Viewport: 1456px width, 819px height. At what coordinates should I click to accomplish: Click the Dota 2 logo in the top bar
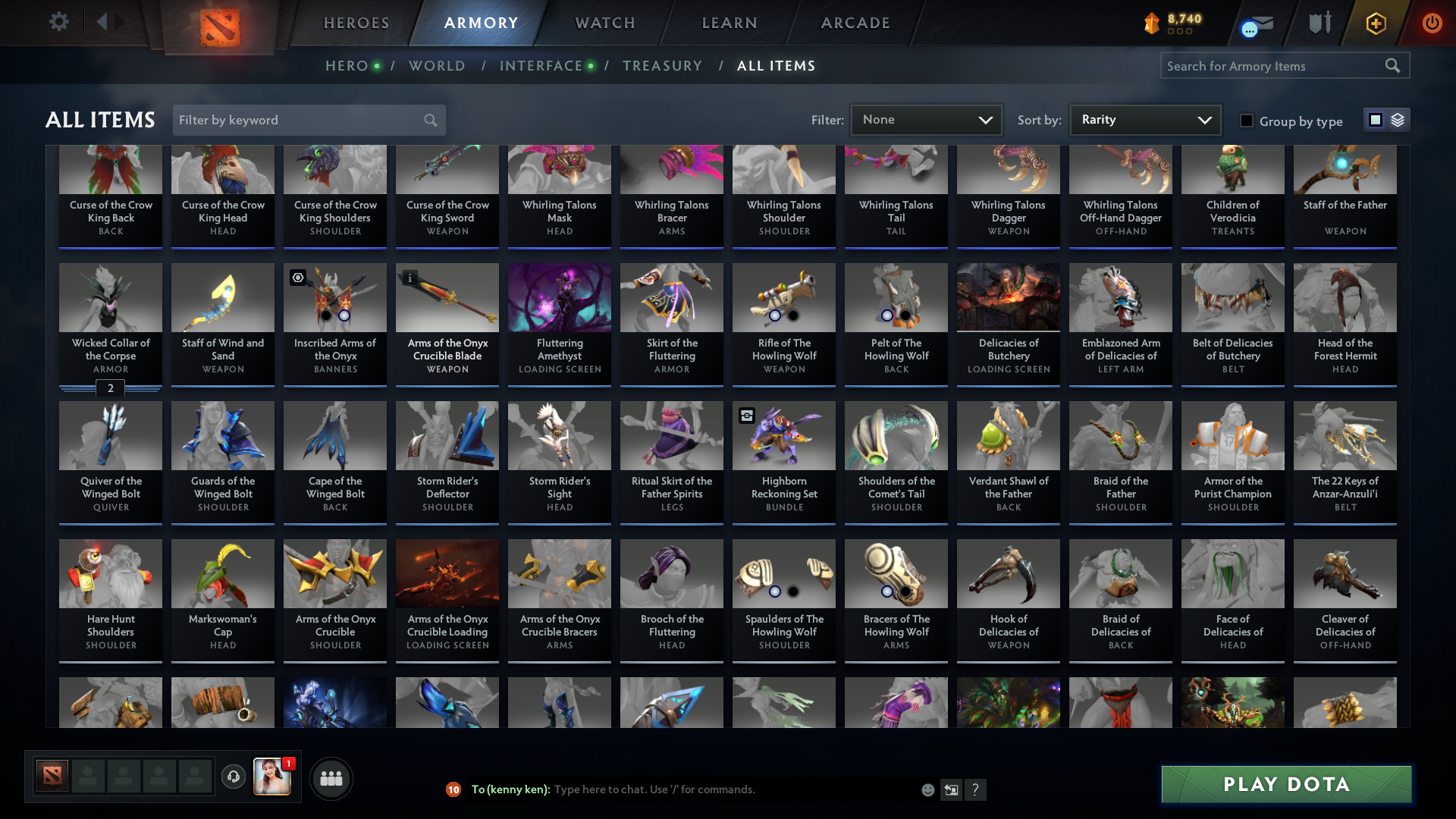220,23
